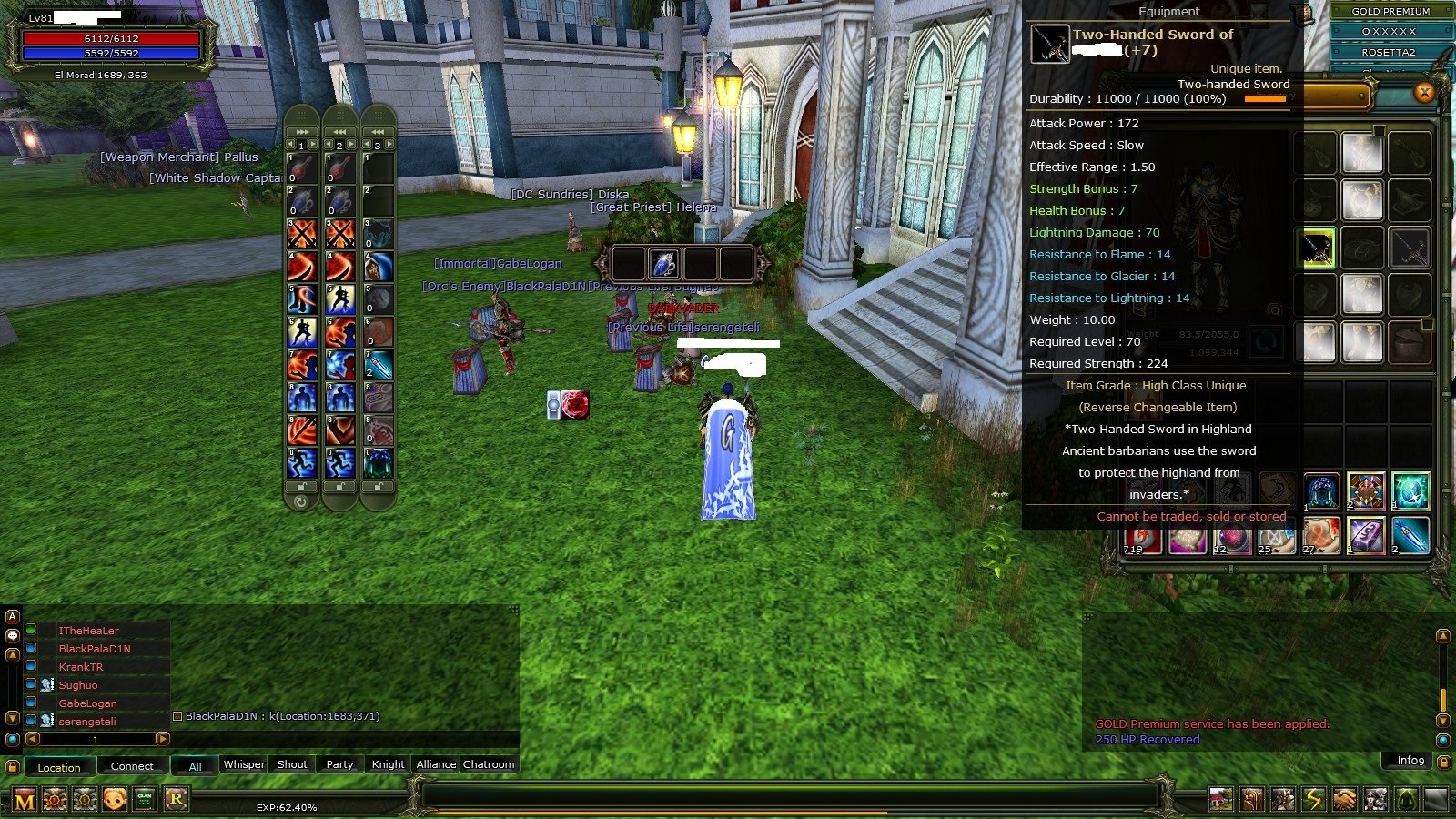
Task: Collapse skill bar 1 with its top arrow
Action: [302, 131]
